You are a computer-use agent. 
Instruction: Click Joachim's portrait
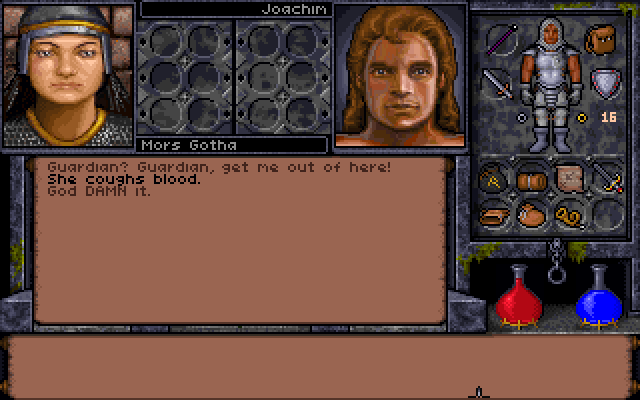(x=400, y=75)
